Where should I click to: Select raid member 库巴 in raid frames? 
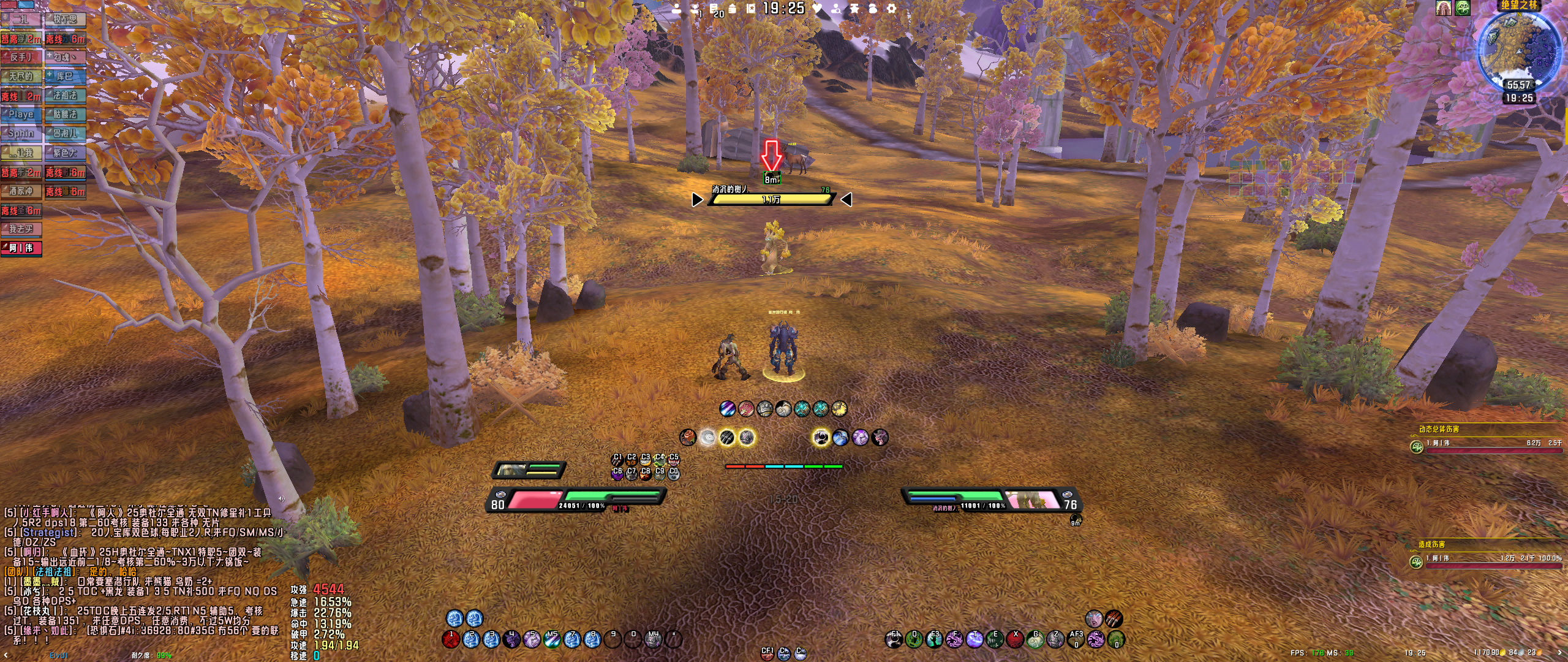65,77
